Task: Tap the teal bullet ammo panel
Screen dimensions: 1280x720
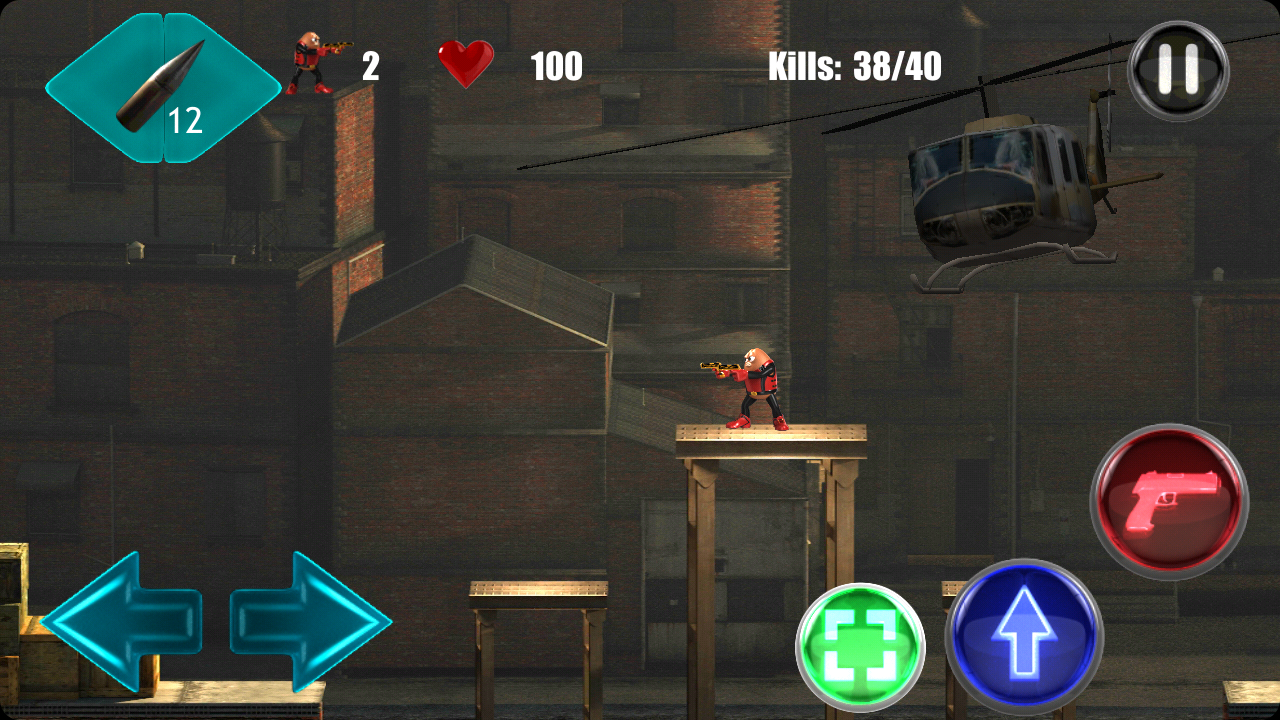Action: pyautogui.click(x=163, y=88)
